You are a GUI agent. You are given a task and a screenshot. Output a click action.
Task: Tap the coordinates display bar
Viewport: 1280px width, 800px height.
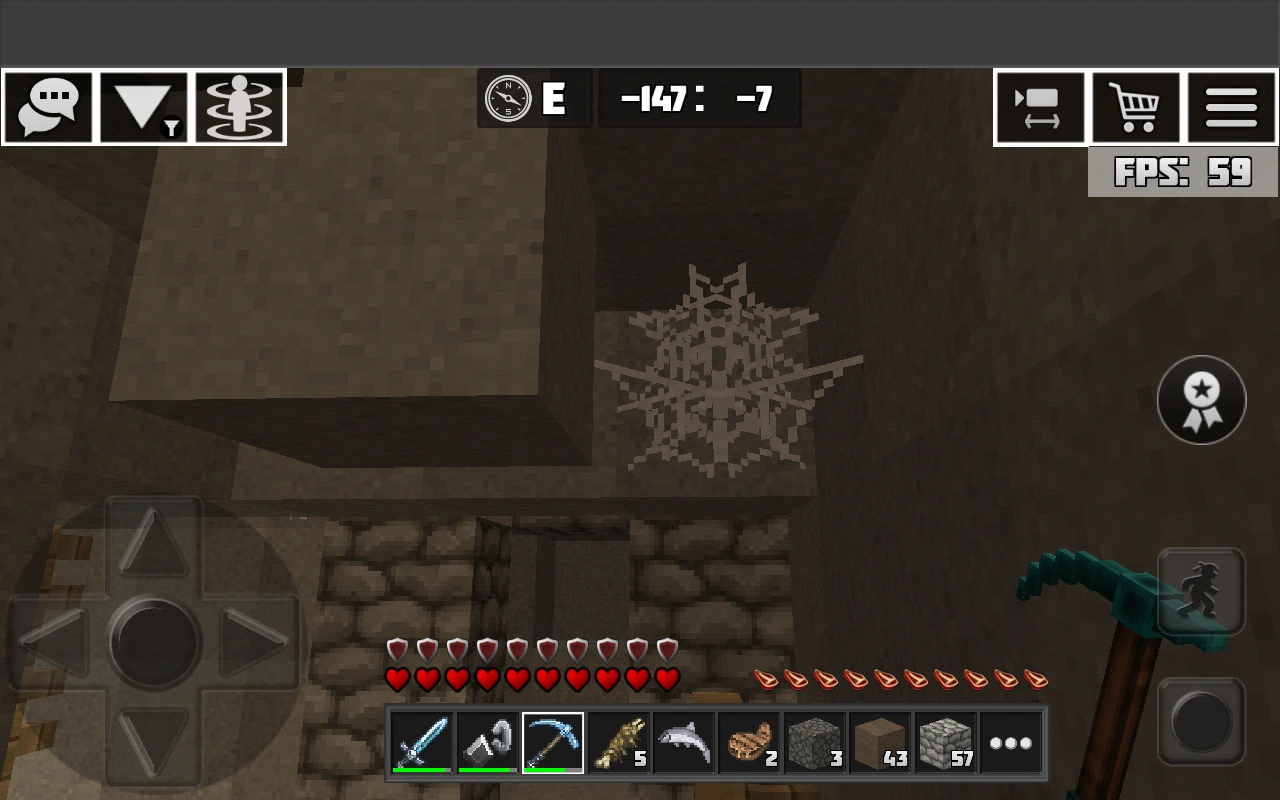tap(699, 97)
